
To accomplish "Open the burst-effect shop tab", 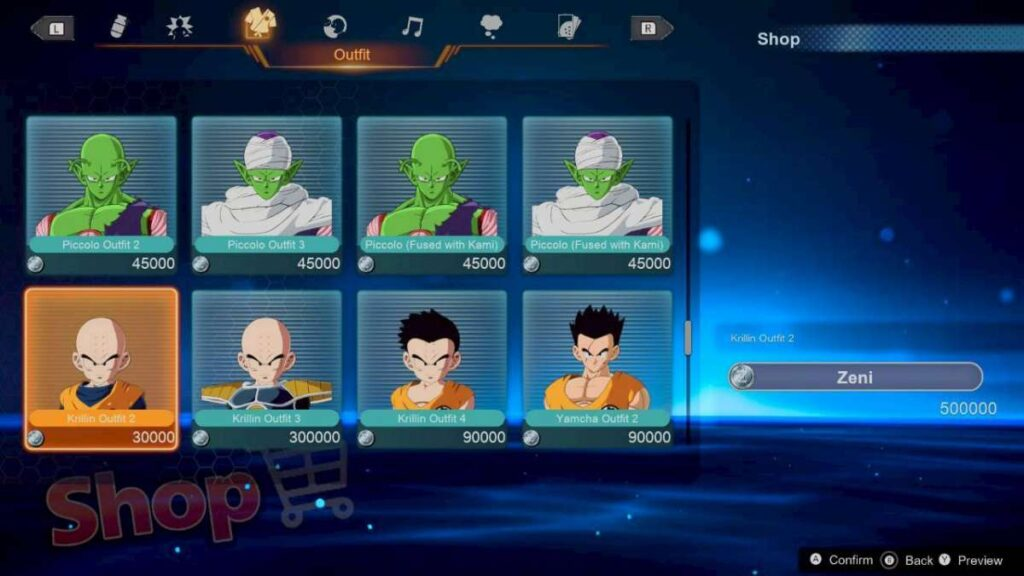I will (x=180, y=26).
